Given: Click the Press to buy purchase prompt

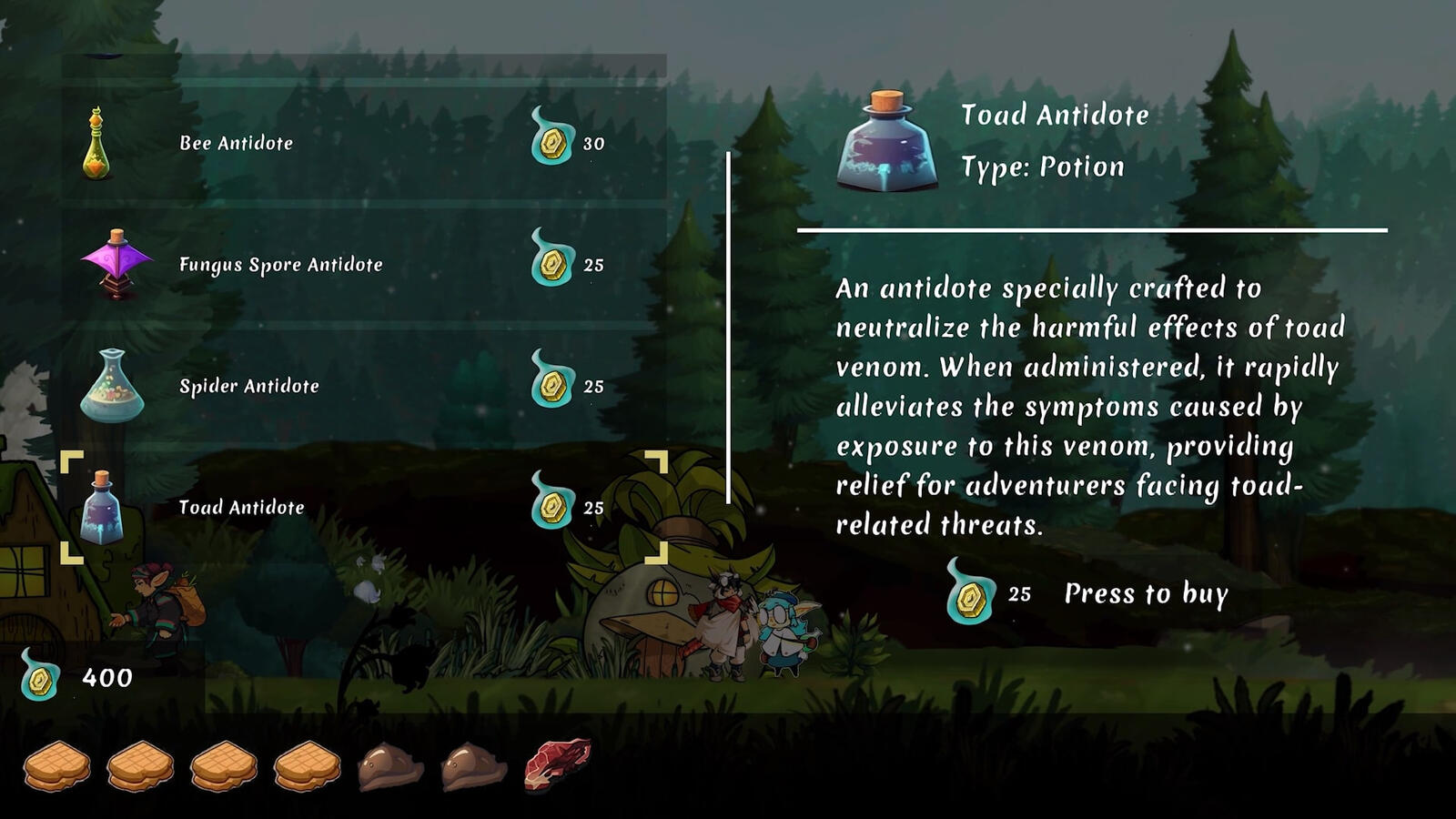Looking at the screenshot, I should tap(1145, 594).
